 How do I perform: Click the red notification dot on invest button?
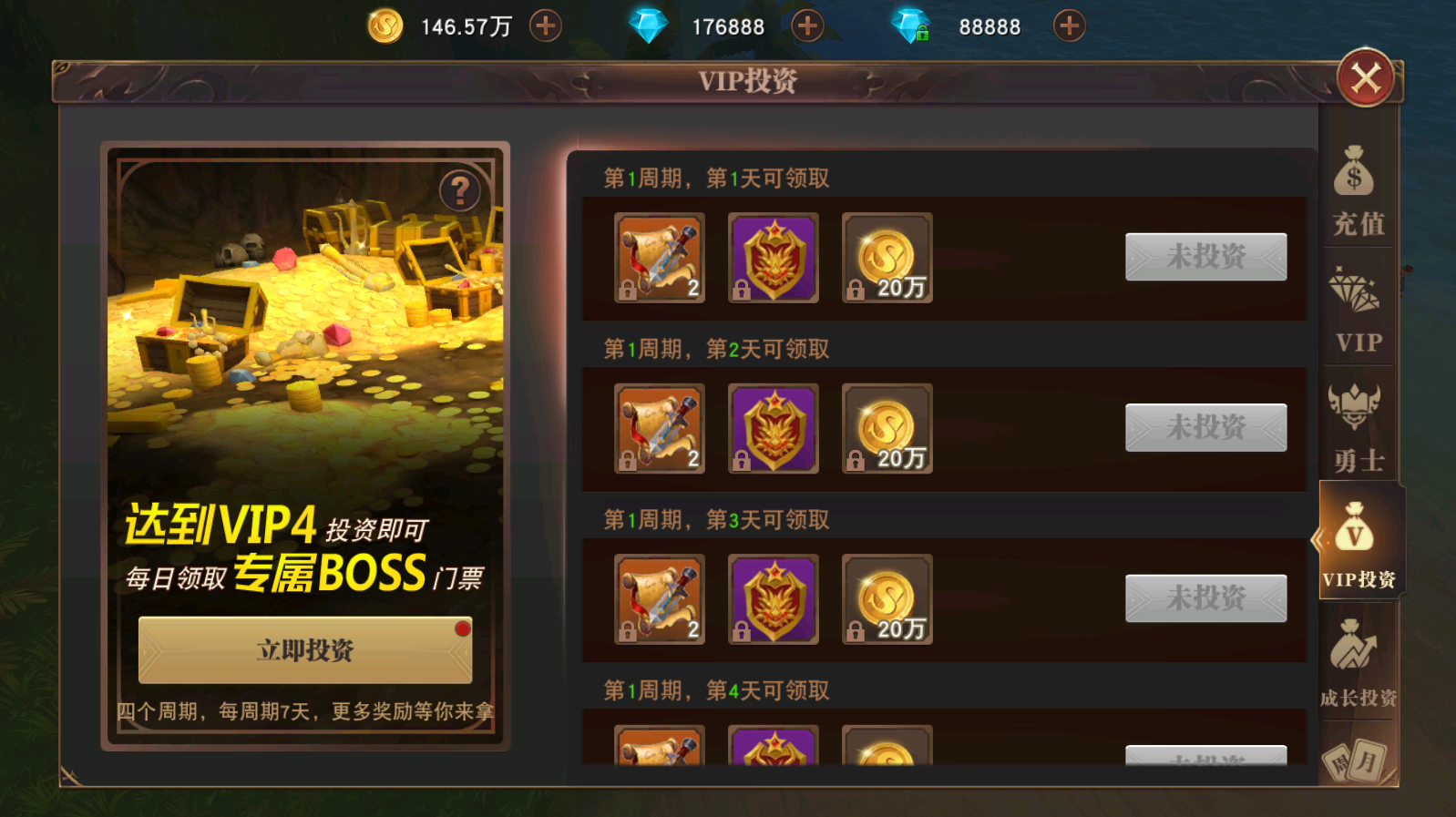(464, 626)
